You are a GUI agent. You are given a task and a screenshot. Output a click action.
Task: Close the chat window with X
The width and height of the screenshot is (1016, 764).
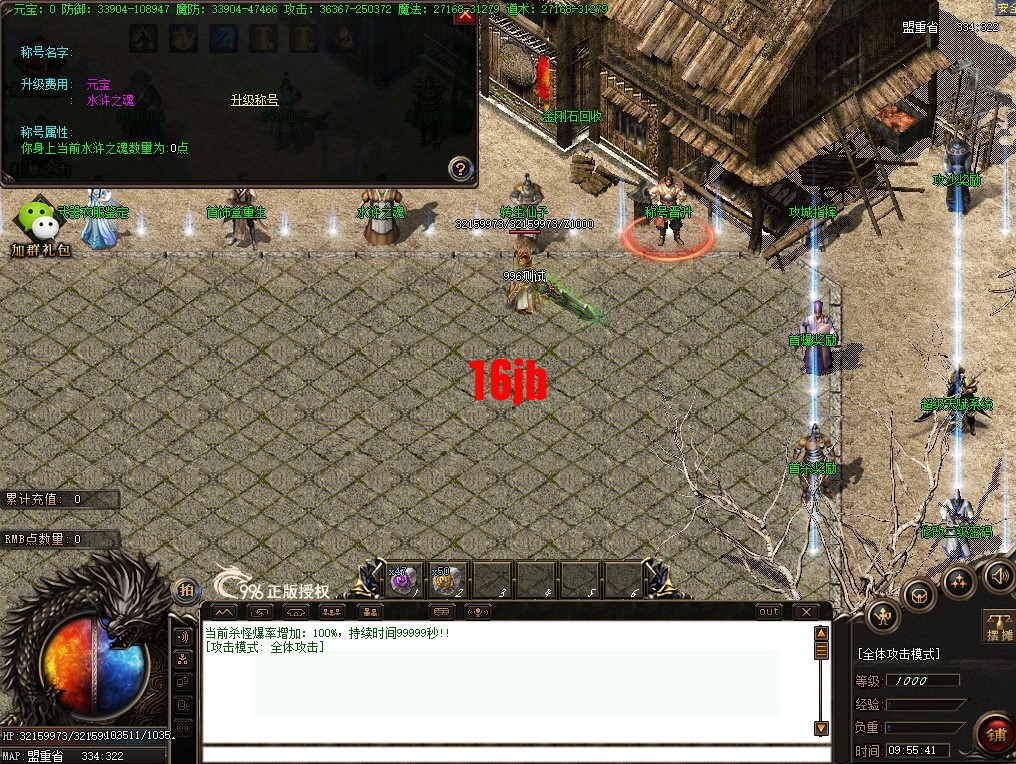(x=805, y=611)
